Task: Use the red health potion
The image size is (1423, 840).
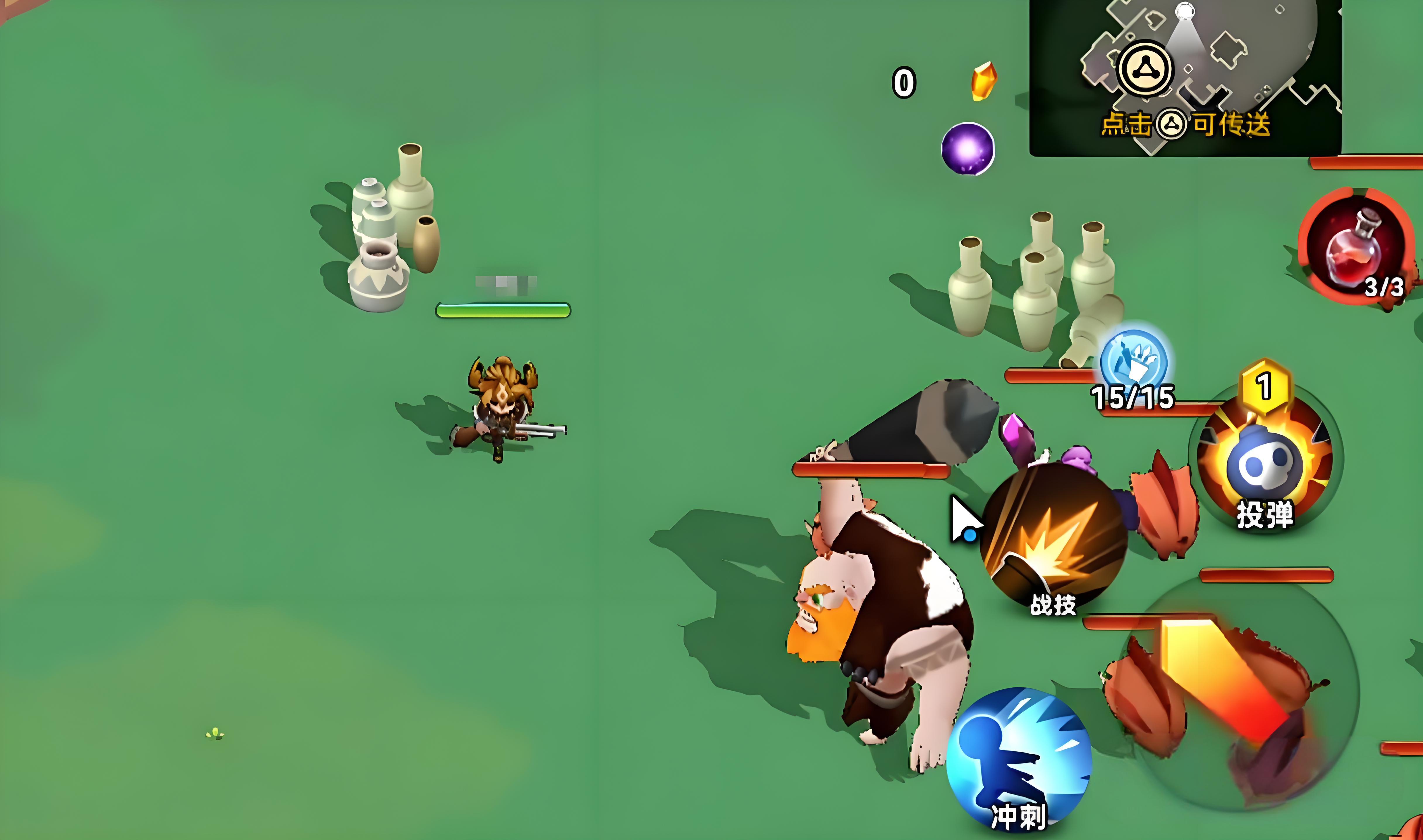Action: [1355, 247]
